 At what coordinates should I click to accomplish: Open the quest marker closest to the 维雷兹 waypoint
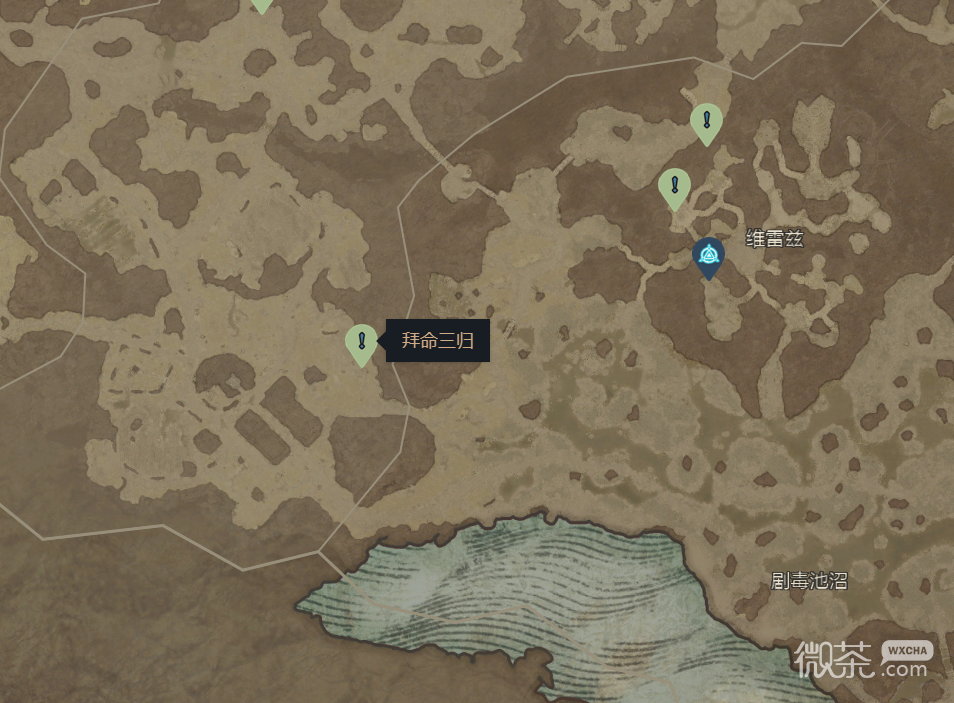pos(675,186)
